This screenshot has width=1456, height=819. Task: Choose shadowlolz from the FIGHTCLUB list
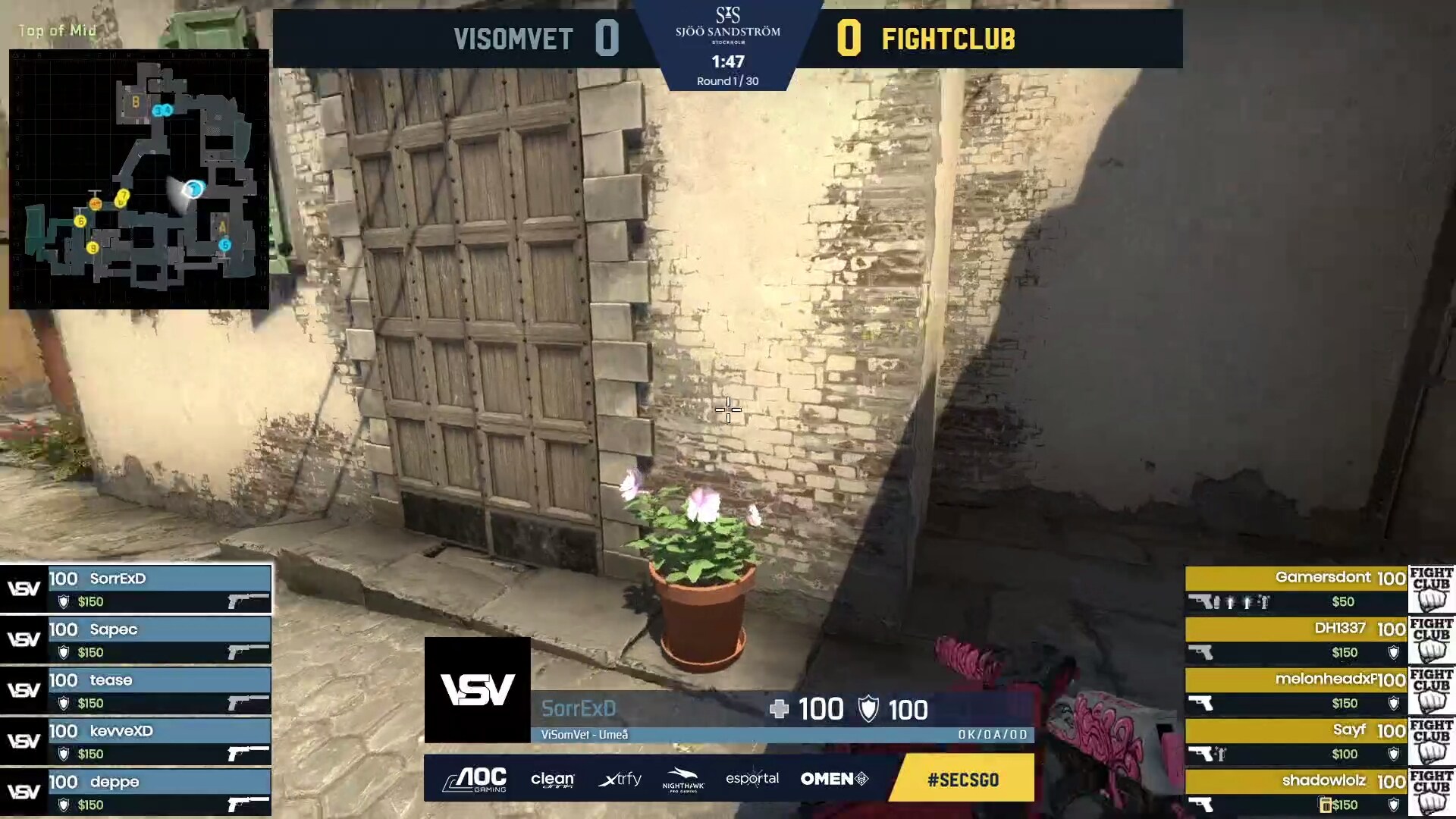[x=1297, y=792]
